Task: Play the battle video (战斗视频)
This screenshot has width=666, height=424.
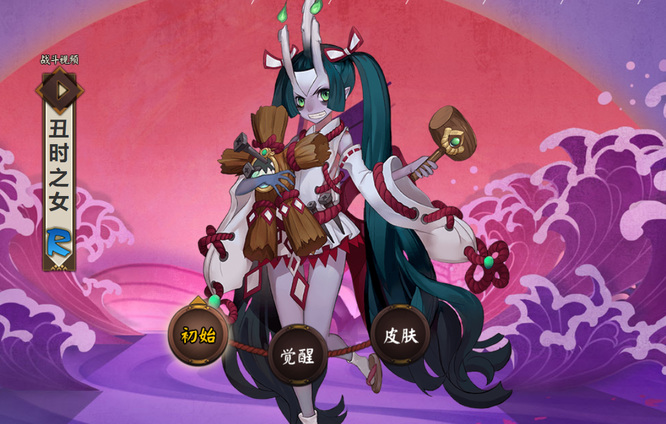Action: coord(60,90)
